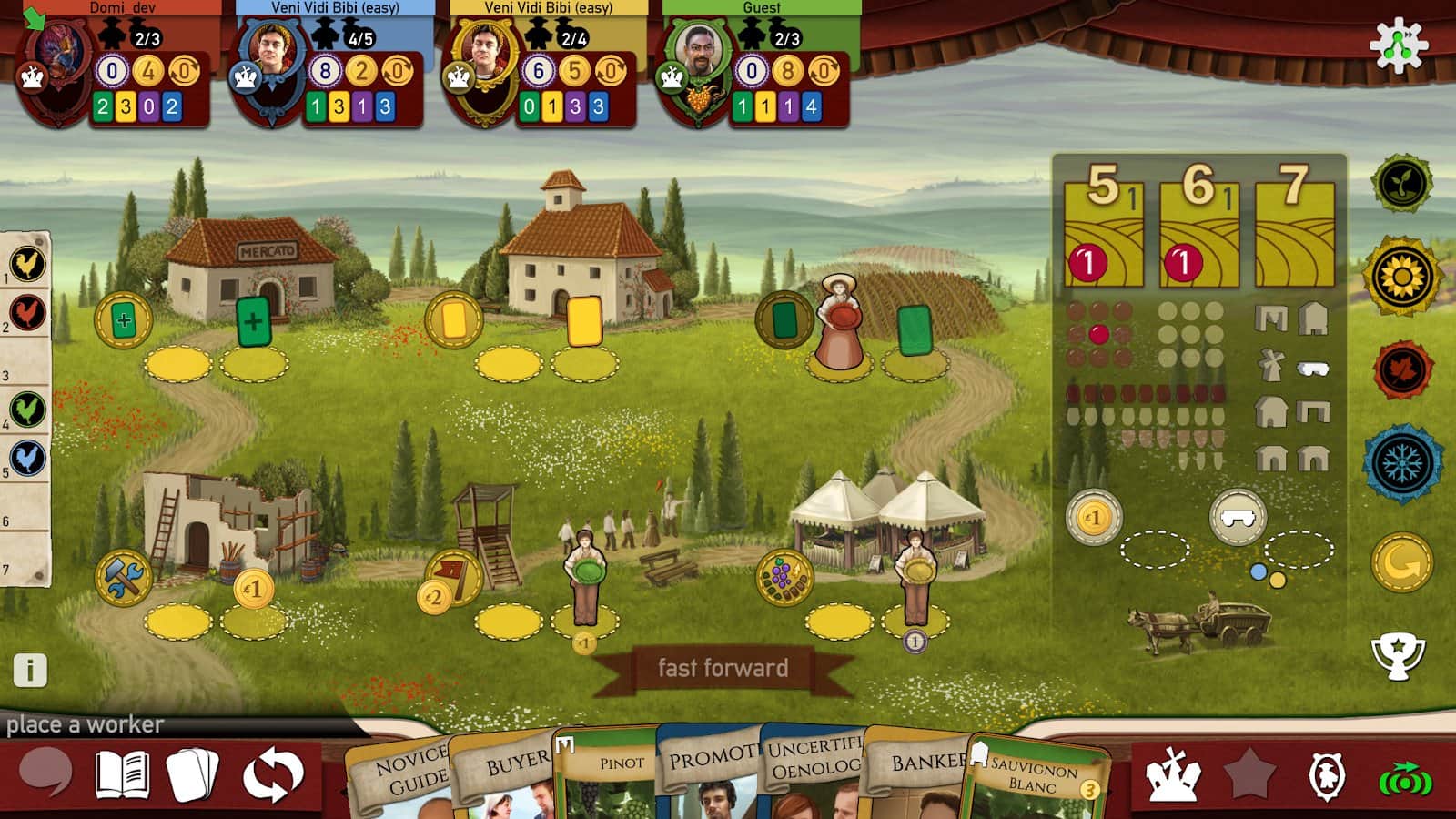Select the fall leaf season icon
This screenshot has width=1456, height=819.
click(x=1401, y=370)
